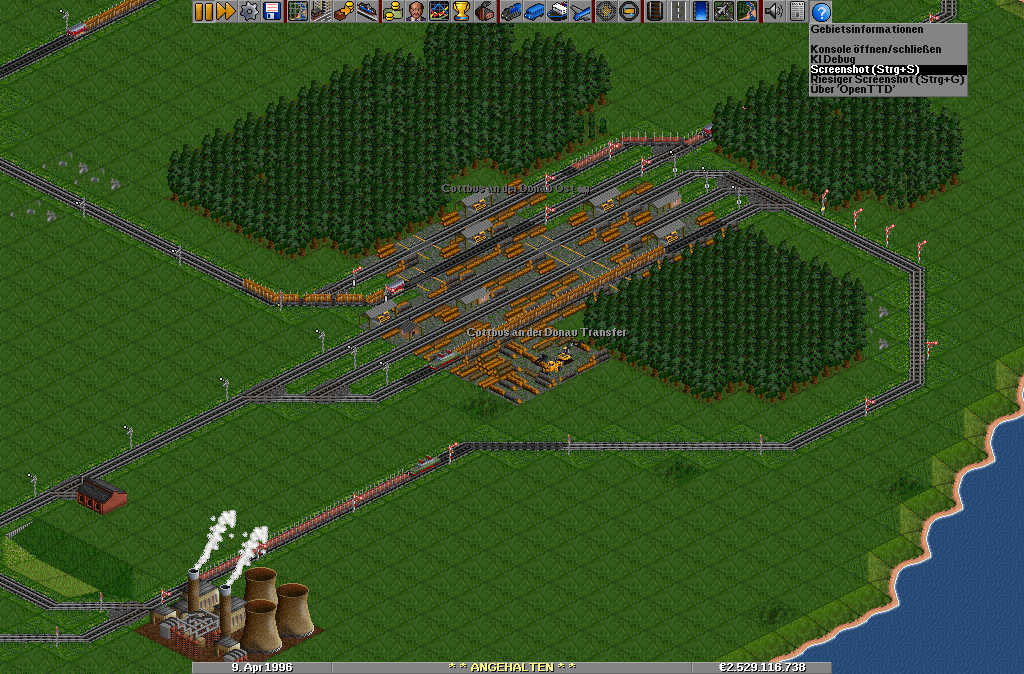Pause the game with the pause button
Image resolution: width=1024 pixels, height=674 pixels.
pyautogui.click(x=203, y=12)
